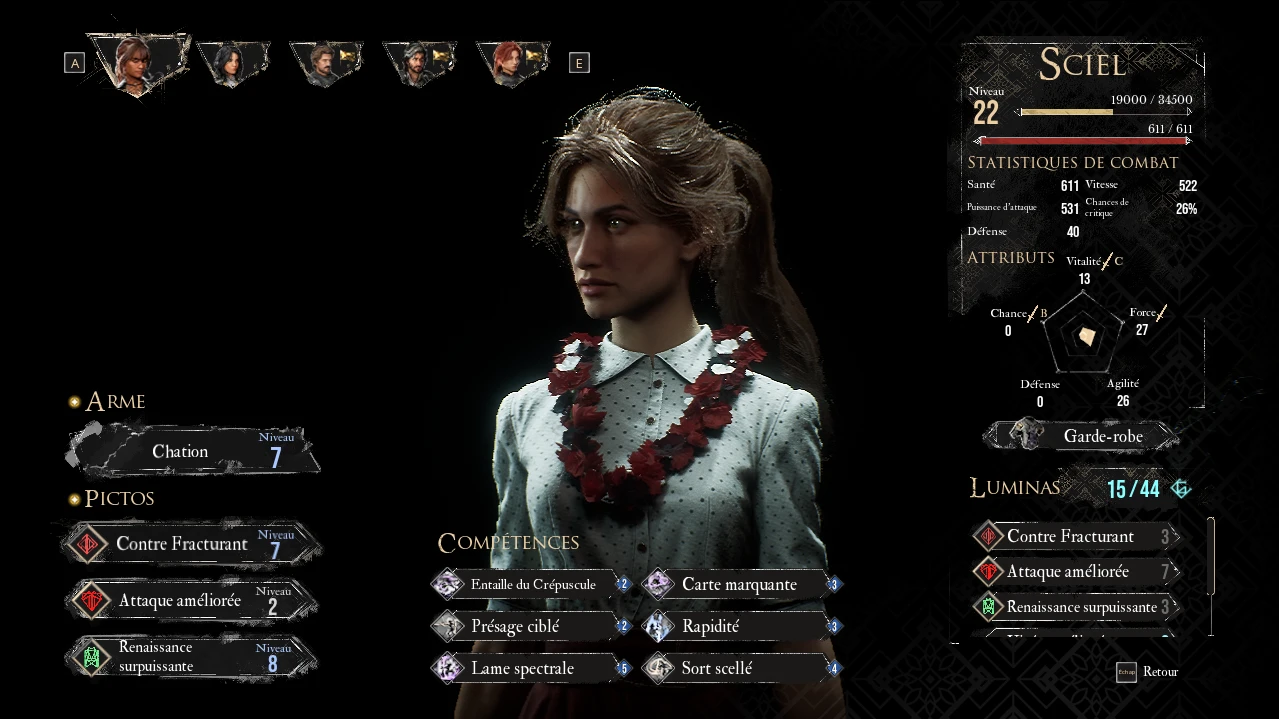Image resolution: width=1279 pixels, height=719 pixels.
Task: Open the Garde-robe wardrobe
Action: 1088,436
